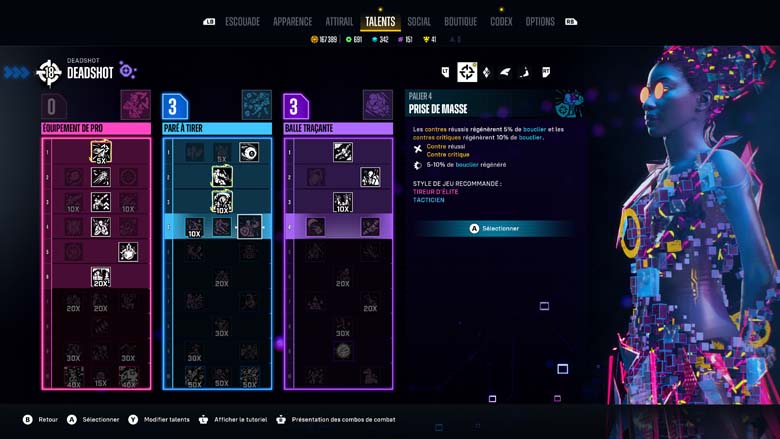Viewport: 780px width, 439px height.
Task: Open the SOCIAL tab
Action: [419, 22]
